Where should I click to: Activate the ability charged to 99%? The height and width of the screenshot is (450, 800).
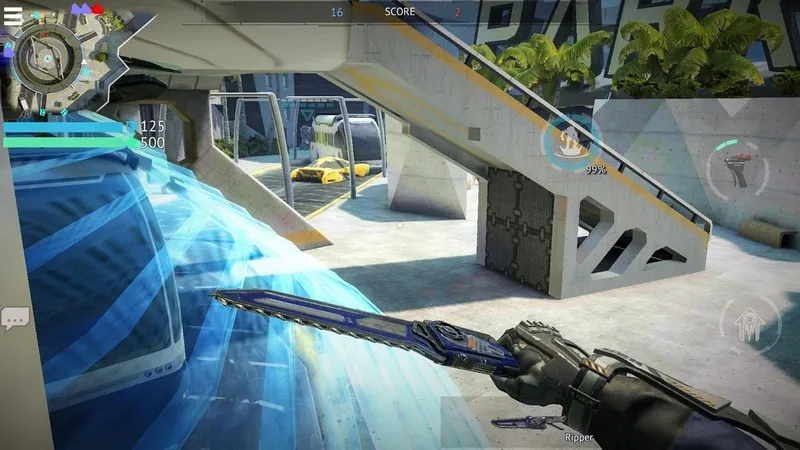click(x=568, y=142)
